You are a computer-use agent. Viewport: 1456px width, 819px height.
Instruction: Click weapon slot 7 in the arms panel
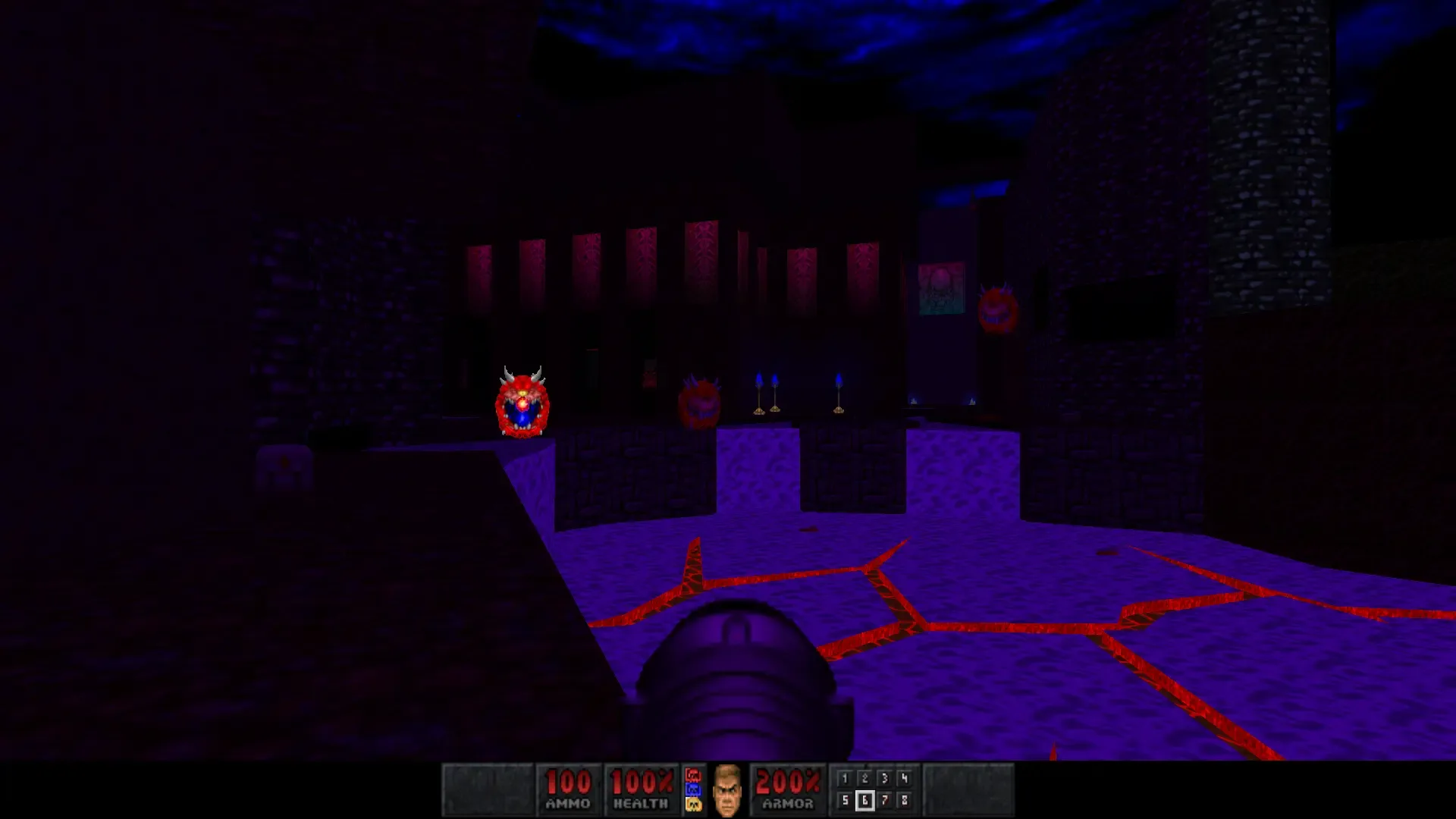point(884,802)
